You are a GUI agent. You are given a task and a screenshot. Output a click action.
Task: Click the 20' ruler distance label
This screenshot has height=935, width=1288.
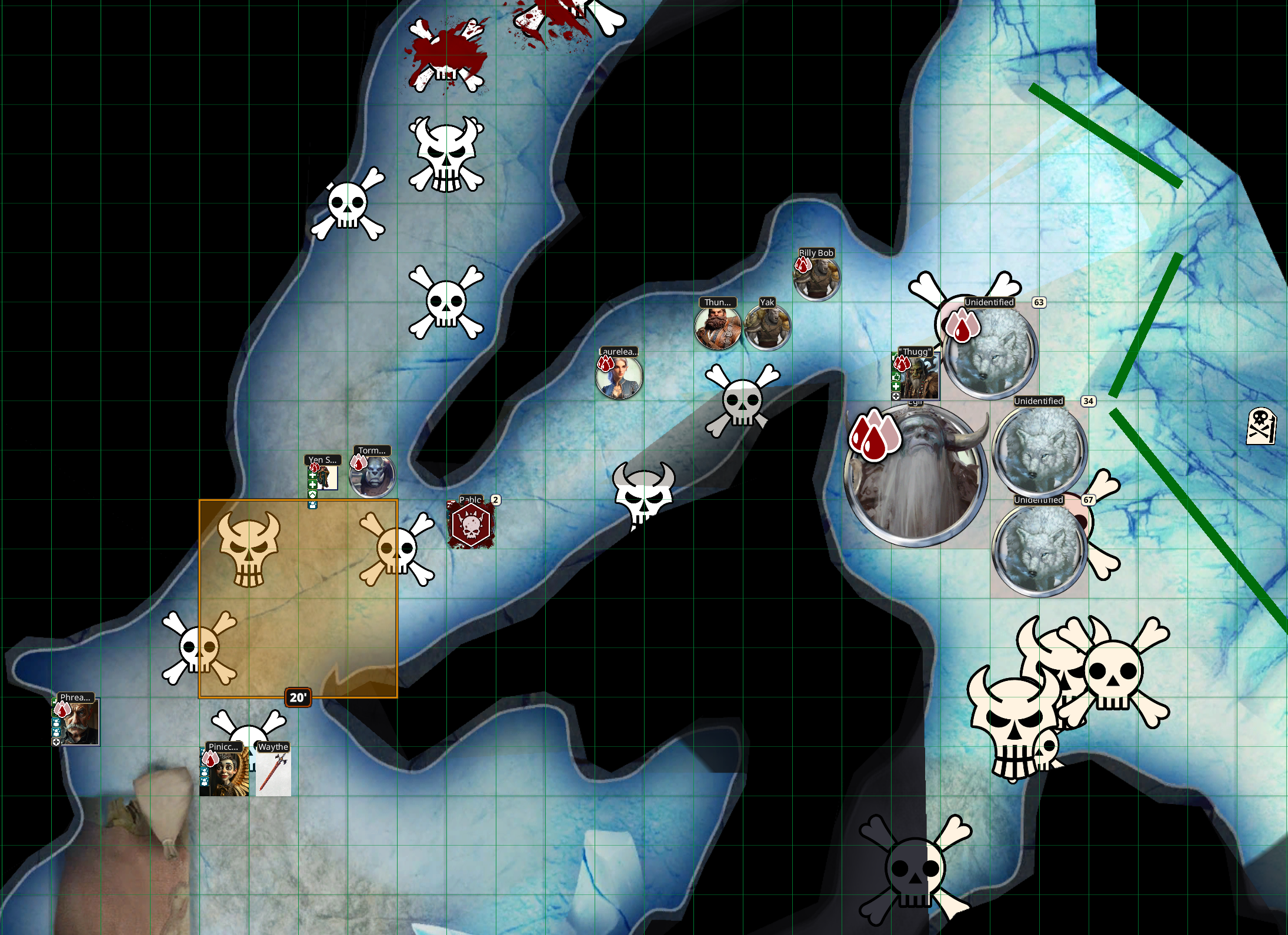298,697
